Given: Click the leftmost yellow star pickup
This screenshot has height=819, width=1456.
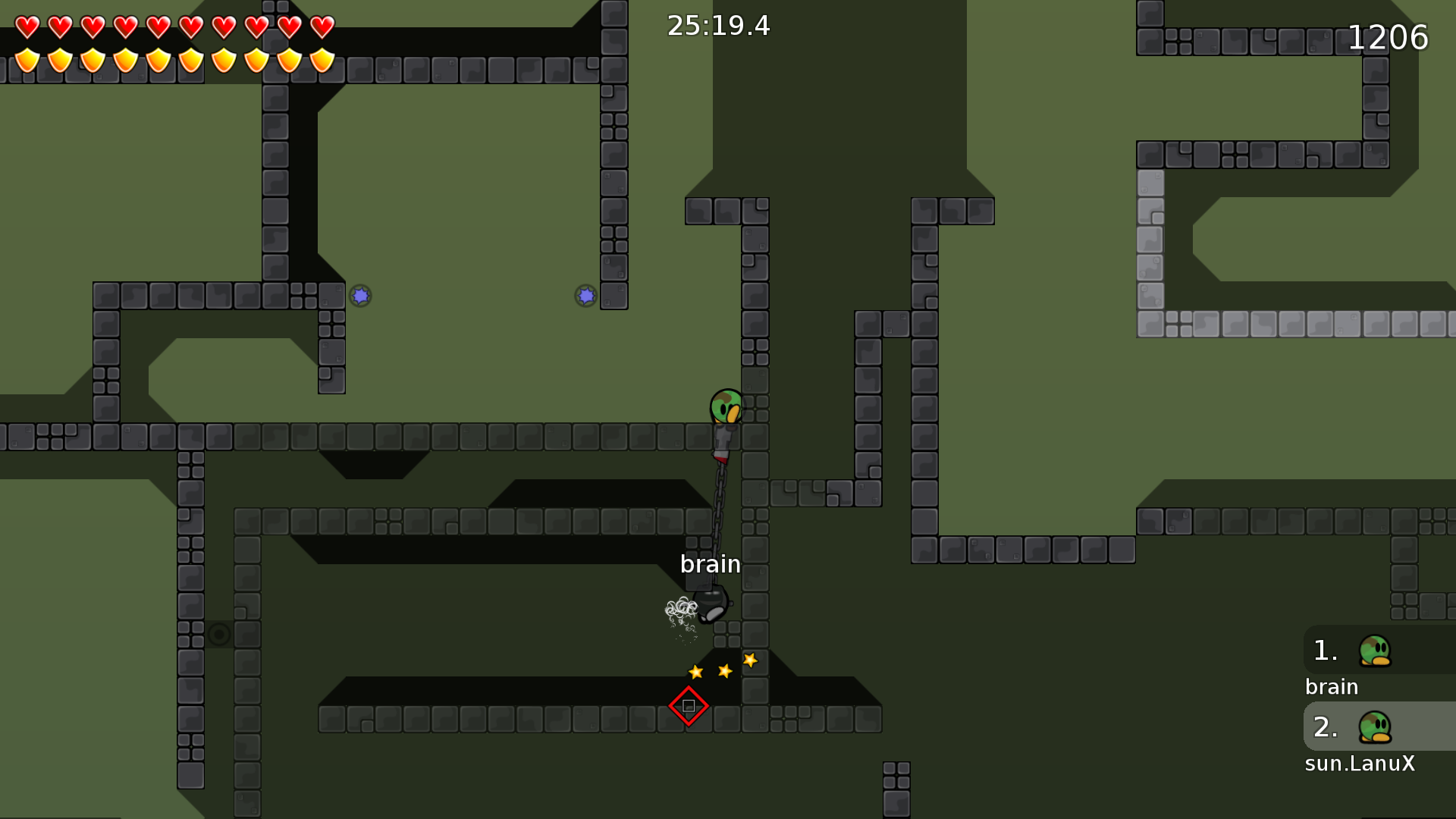Looking at the screenshot, I should pyautogui.click(x=694, y=672).
